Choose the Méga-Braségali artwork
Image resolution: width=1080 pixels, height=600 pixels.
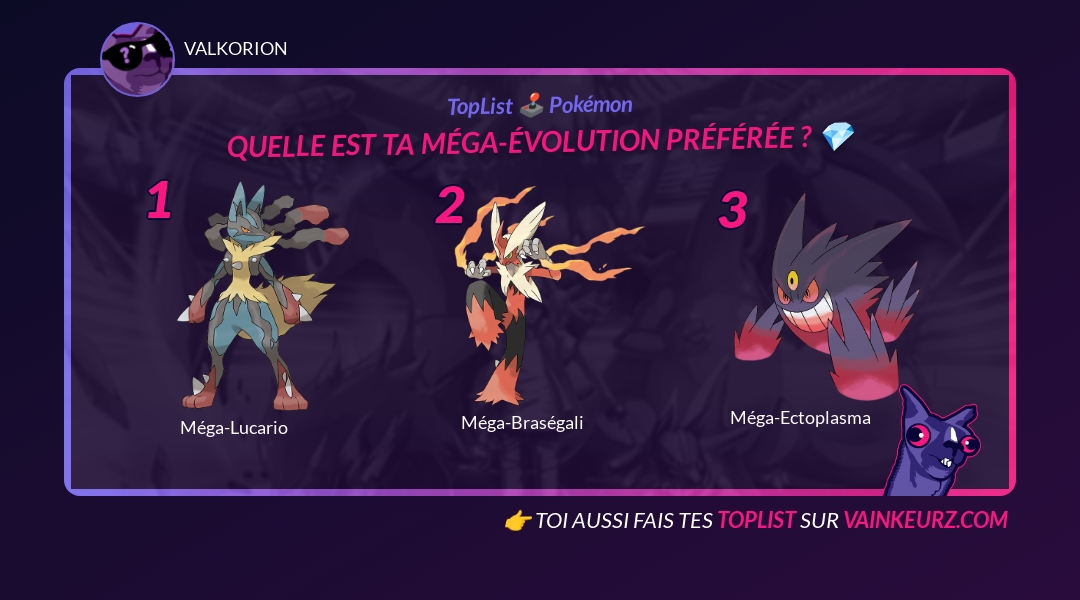[x=532, y=295]
